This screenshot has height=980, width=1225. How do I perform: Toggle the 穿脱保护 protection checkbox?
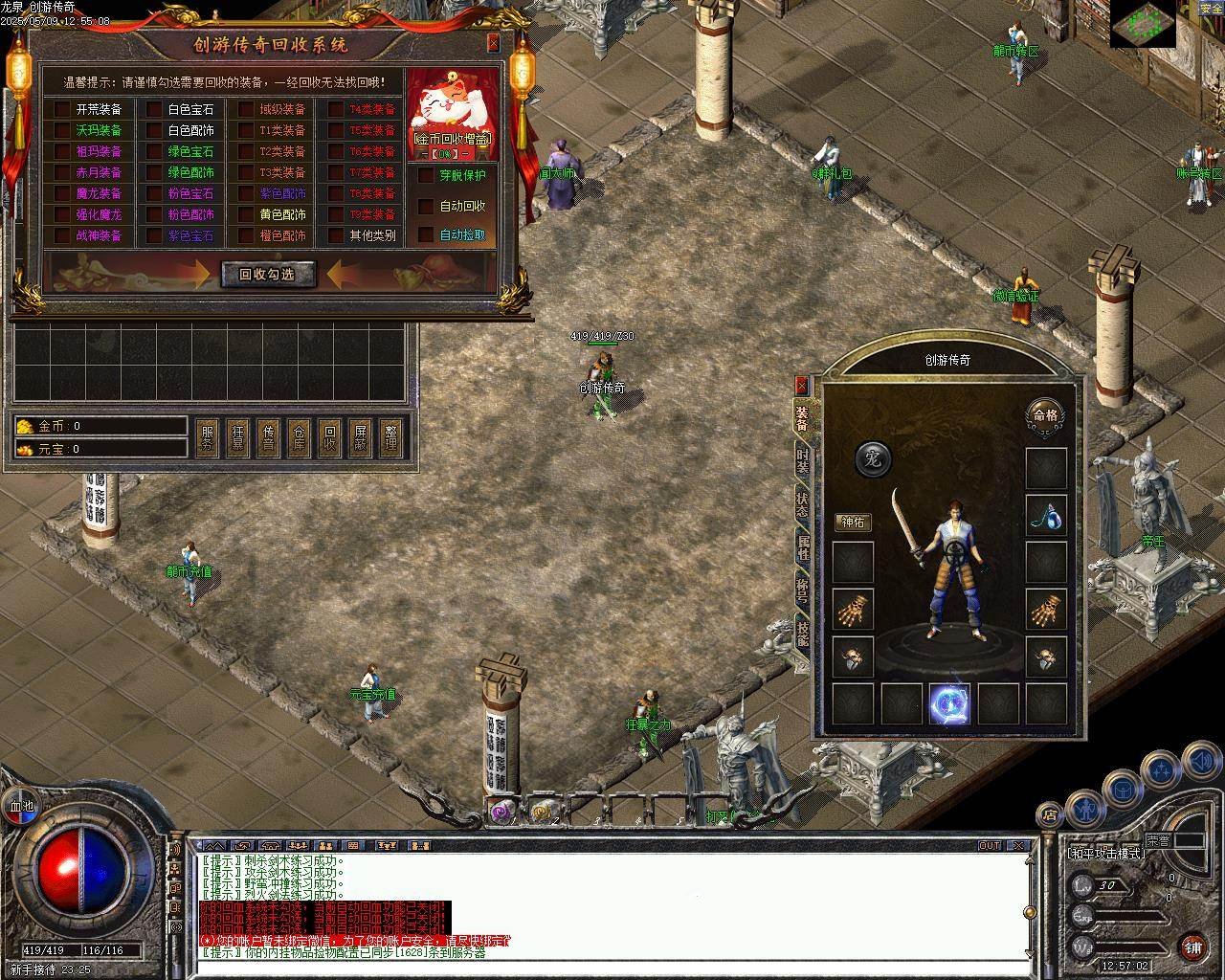pos(426,175)
